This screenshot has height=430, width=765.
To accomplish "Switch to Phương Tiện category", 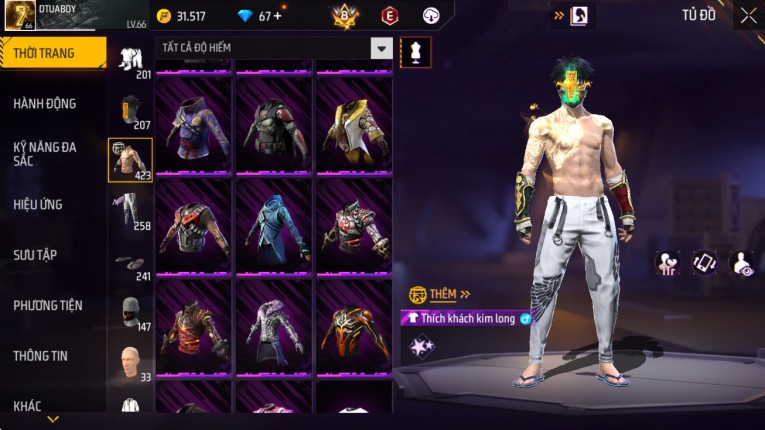I will (x=48, y=305).
